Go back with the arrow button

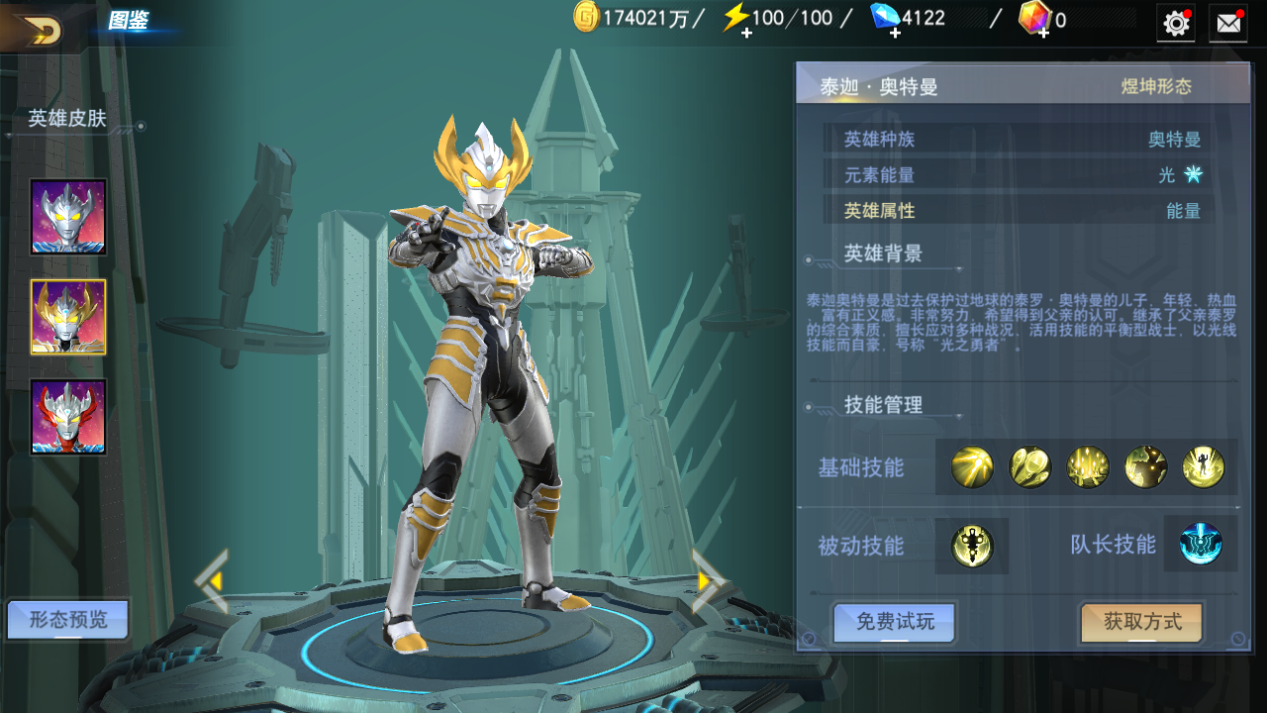coord(40,30)
